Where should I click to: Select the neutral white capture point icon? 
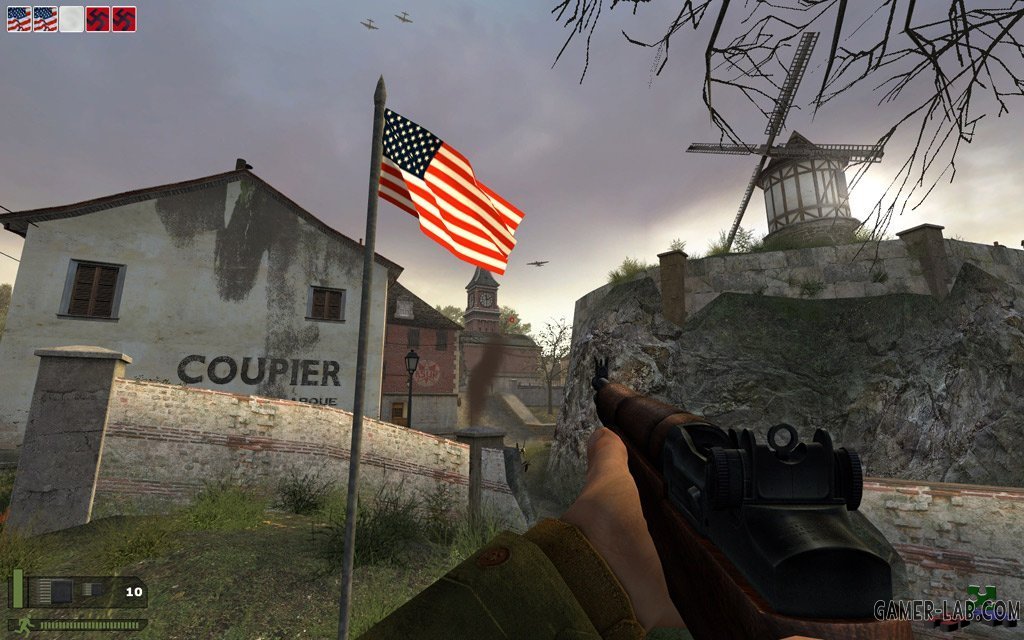(71, 19)
